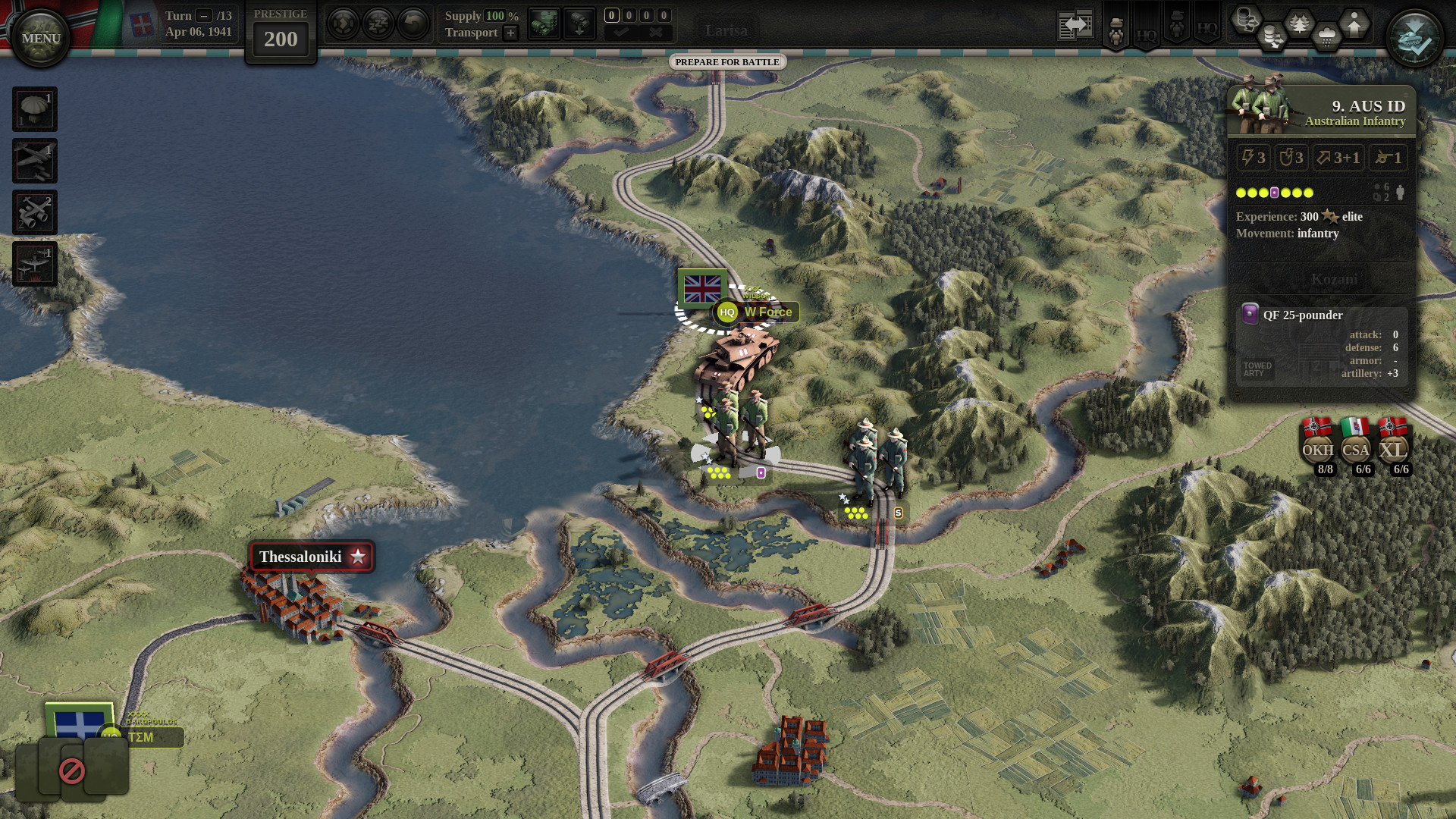Viewport: 1456px width, 819px height.
Task: Click the unit list swap icon
Action: coord(1075,23)
